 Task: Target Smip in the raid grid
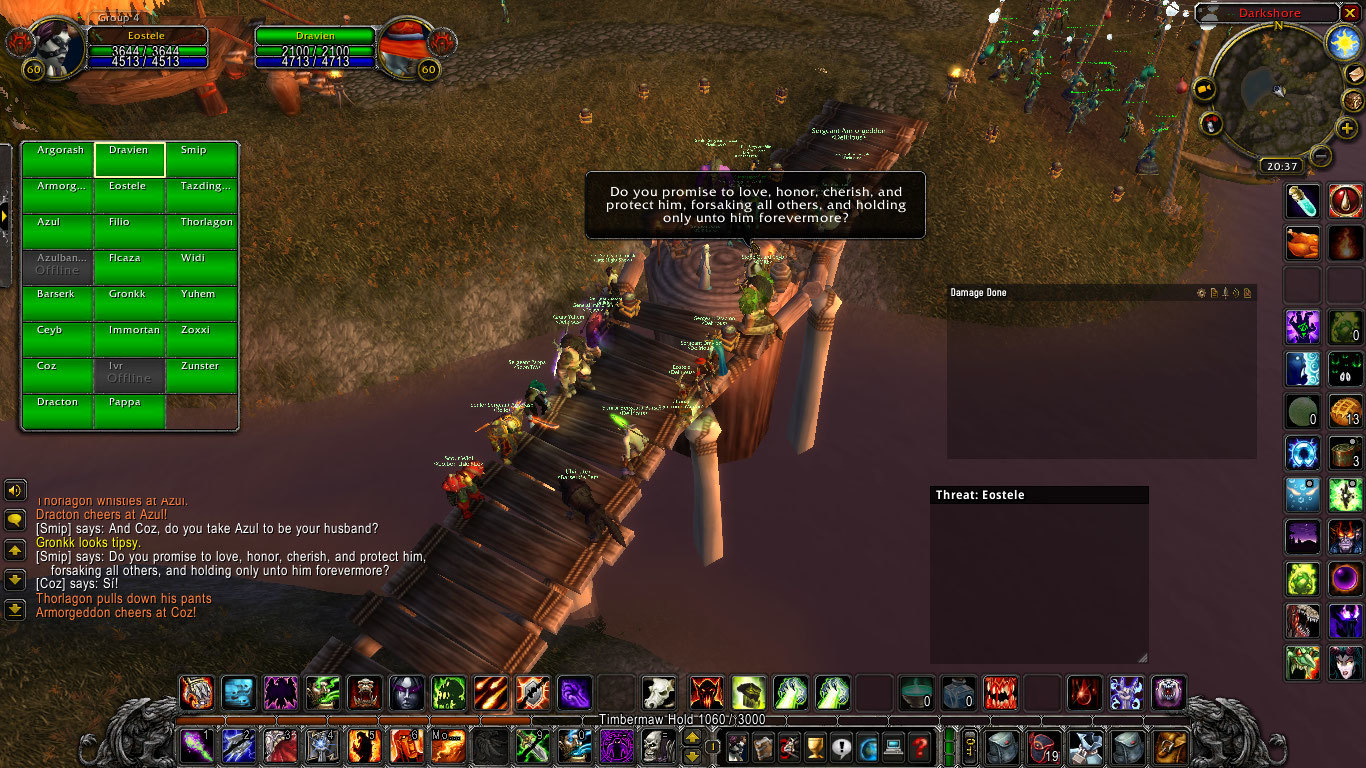pyautogui.click(x=202, y=160)
